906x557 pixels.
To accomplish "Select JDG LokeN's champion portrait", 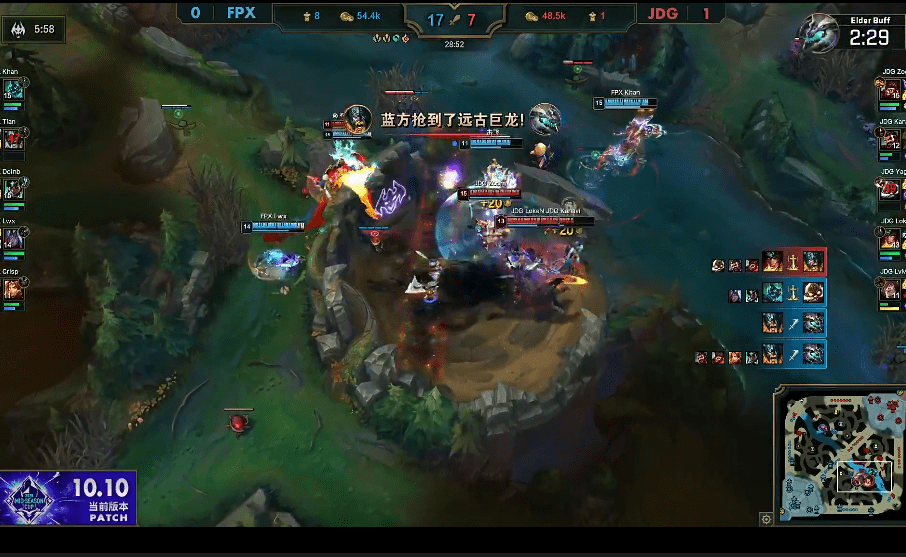I will click(892, 239).
